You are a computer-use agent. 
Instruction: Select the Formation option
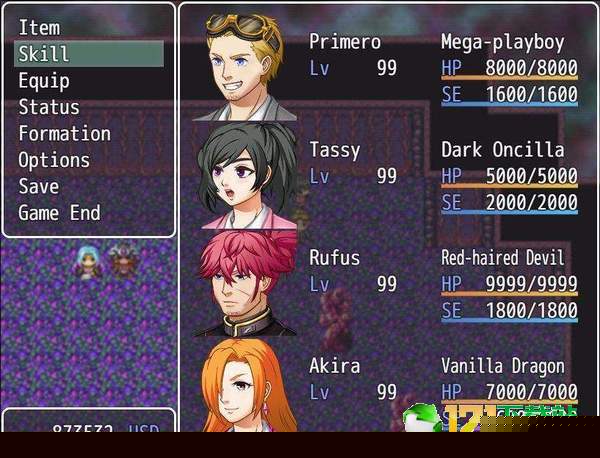pyautogui.click(x=65, y=133)
